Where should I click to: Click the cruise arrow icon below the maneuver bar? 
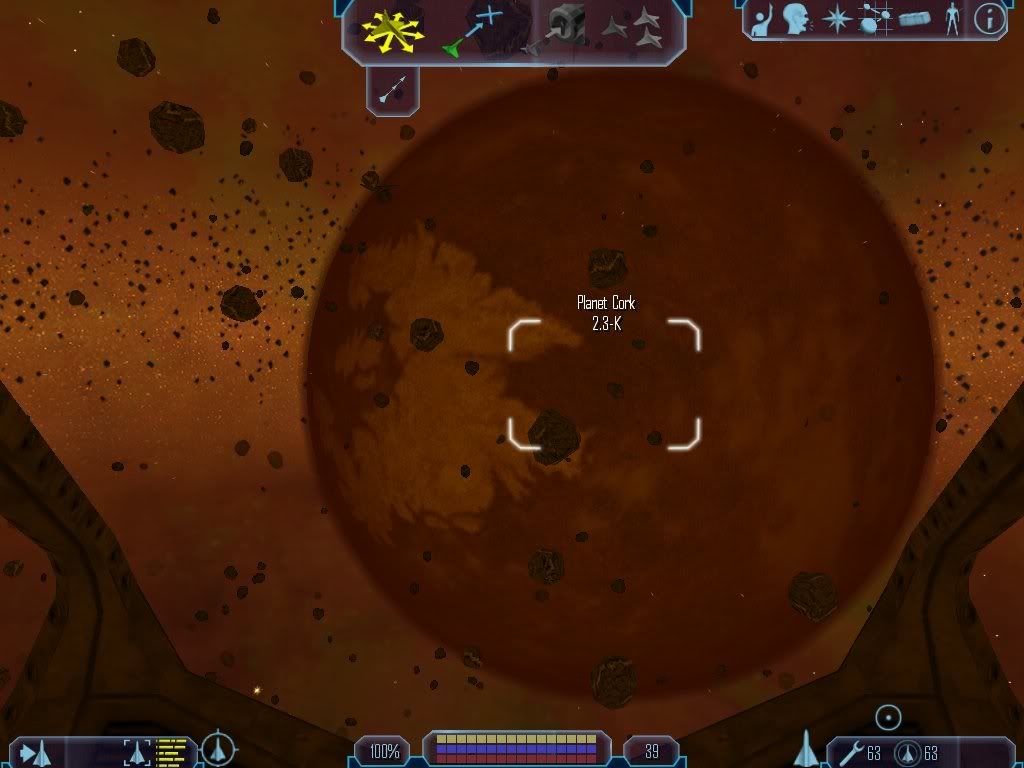point(393,90)
